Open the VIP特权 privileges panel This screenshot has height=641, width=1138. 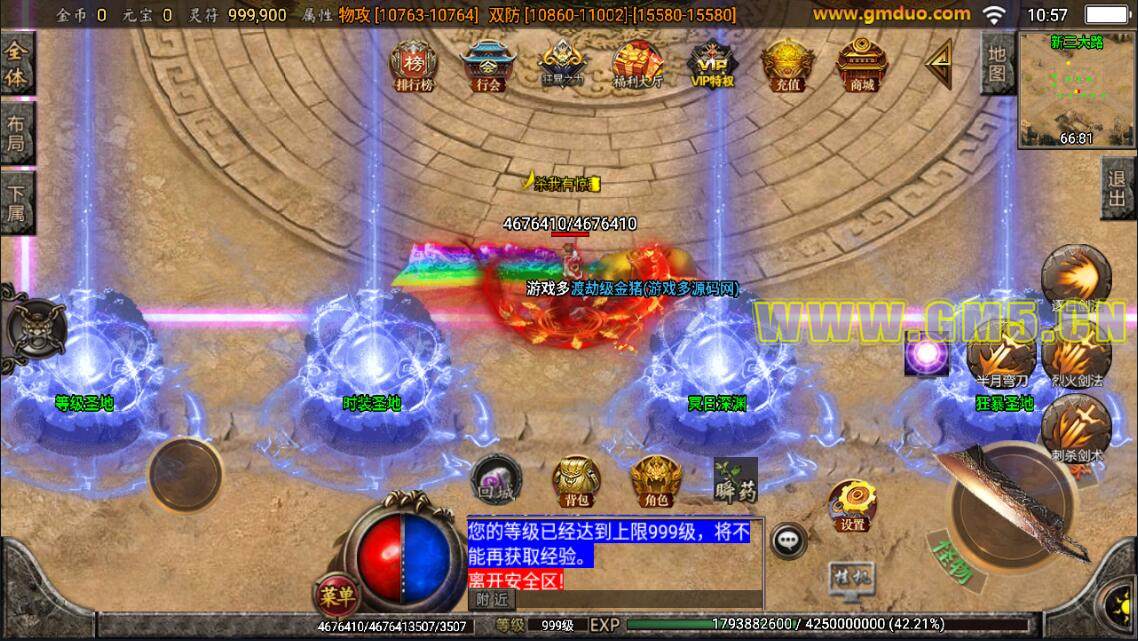tap(711, 65)
